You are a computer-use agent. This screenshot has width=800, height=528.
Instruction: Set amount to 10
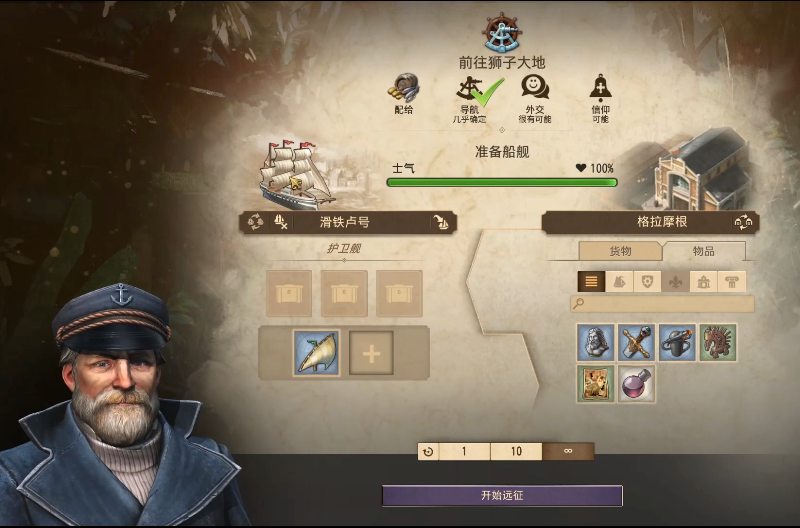[516, 451]
